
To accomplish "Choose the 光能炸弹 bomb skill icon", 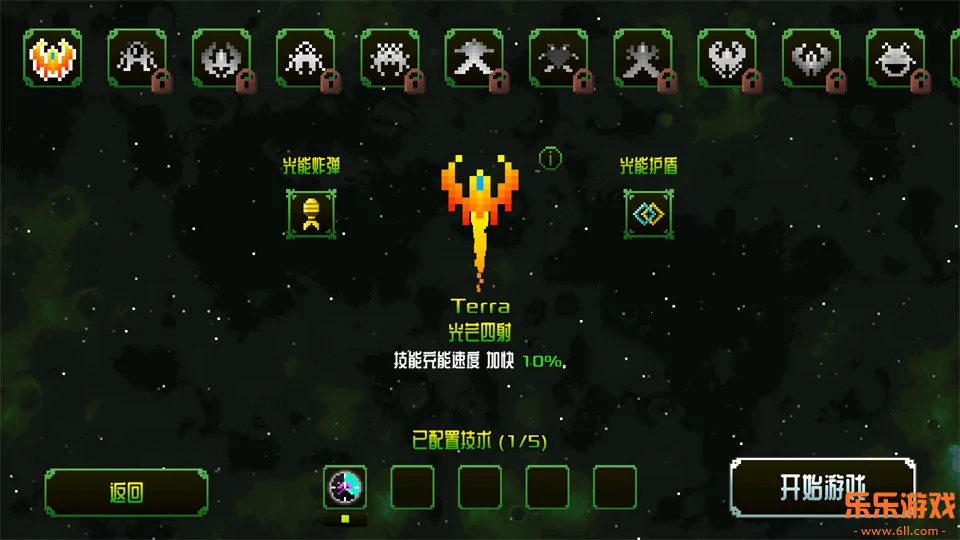I will pyautogui.click(x=310, y=213).
